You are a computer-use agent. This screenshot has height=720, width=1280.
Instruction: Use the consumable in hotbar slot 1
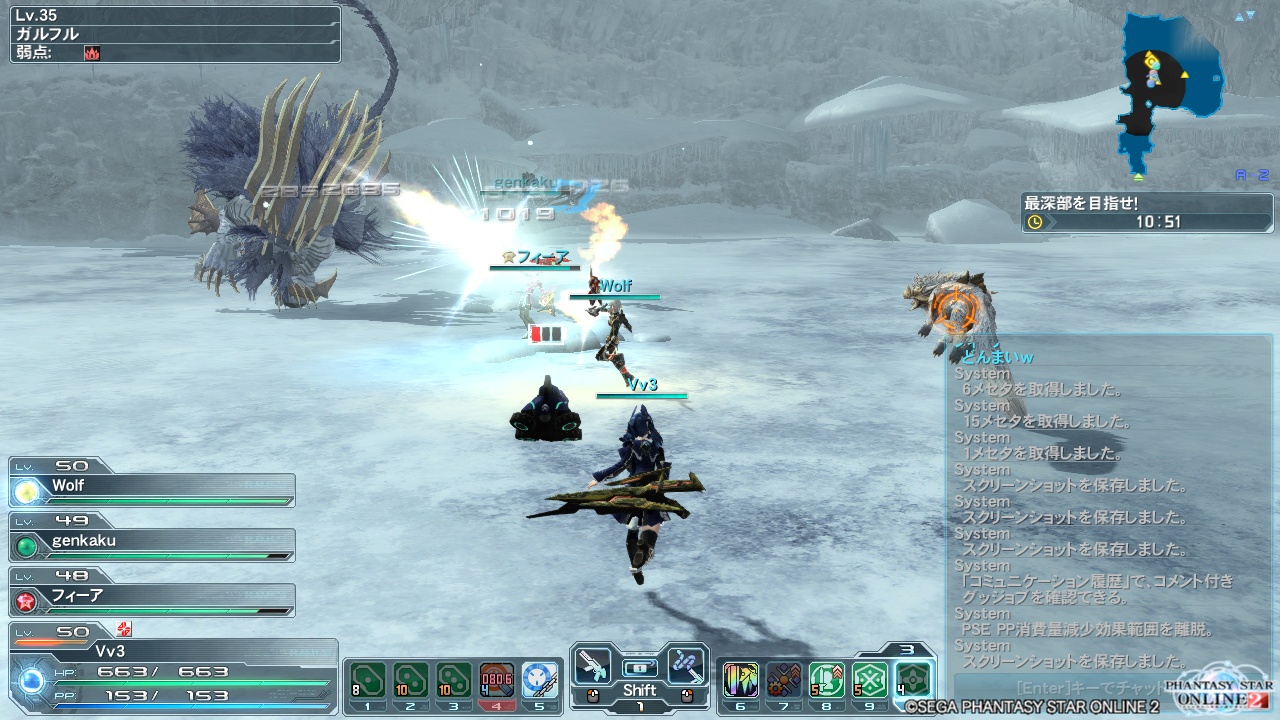(368, 680)
